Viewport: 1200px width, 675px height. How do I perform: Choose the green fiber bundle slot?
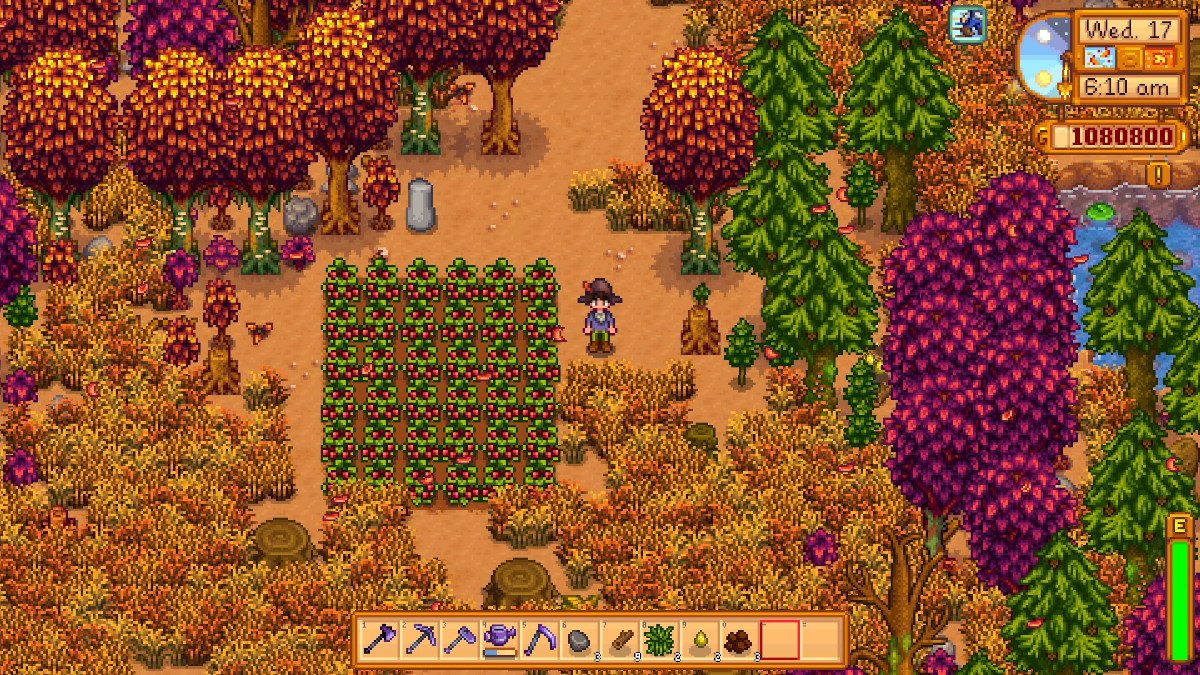(660, 639)
